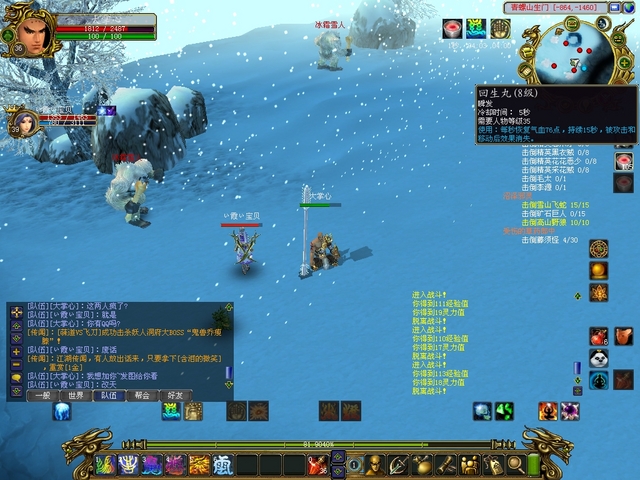Select the 队伍 team chat tab
Image resolution: width=640 pixels, height=480 pixels.
[x=109, y=395]
